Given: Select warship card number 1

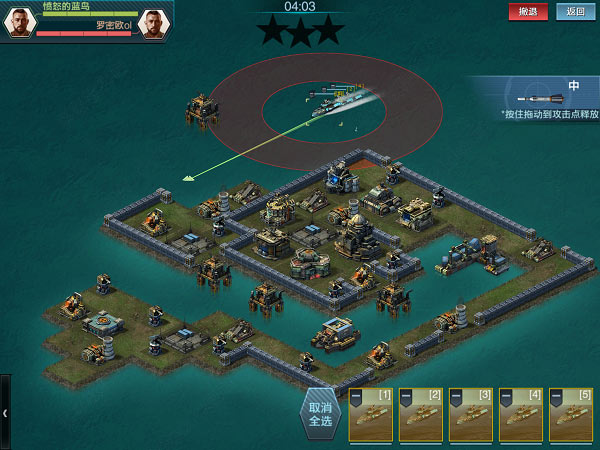Looking at the screenshot, I should [370, 416].
